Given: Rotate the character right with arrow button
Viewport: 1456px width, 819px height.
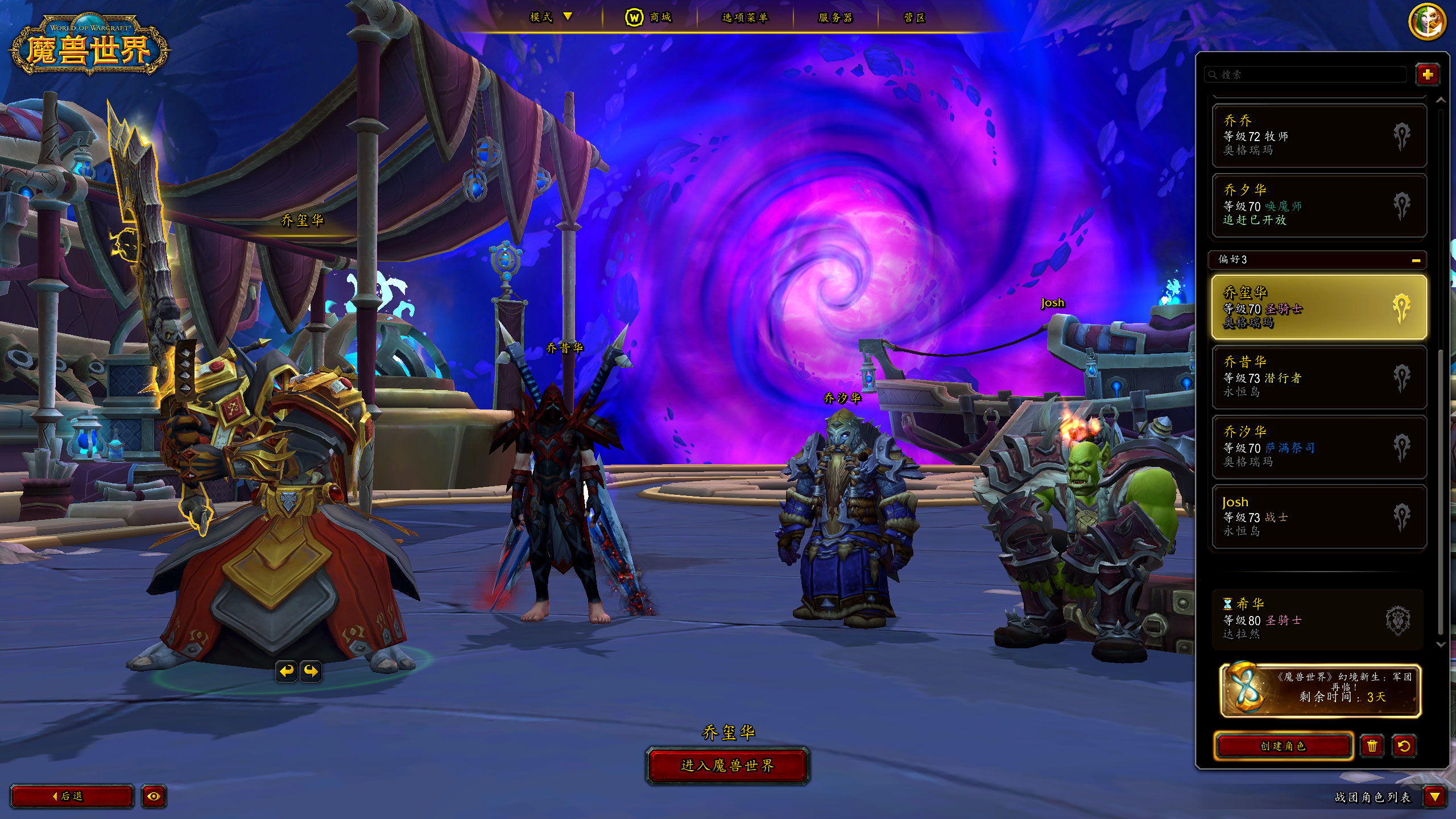Looking at the screenshot, I should point(311,671).
